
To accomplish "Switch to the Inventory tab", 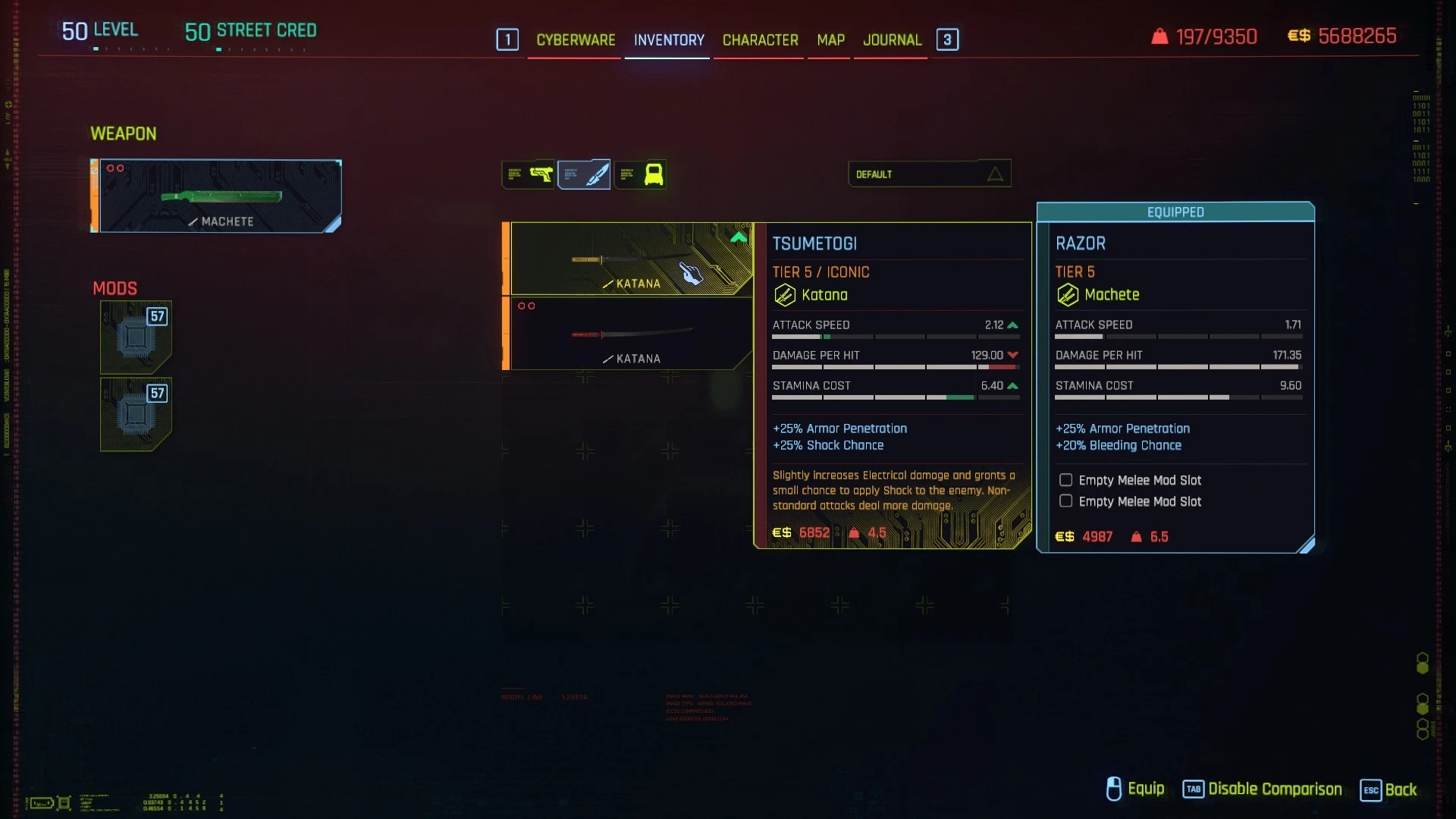I will coord(669,40).
